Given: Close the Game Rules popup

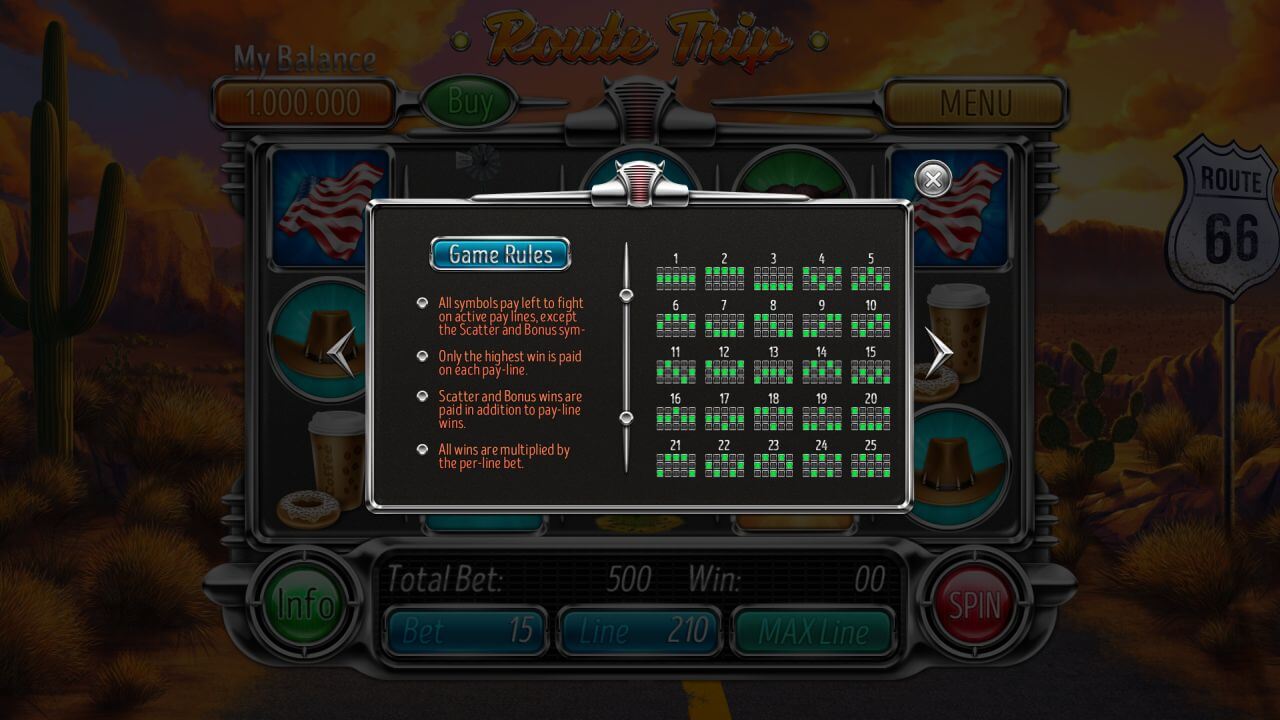Looking at the screenshot, I should [933, 179].
